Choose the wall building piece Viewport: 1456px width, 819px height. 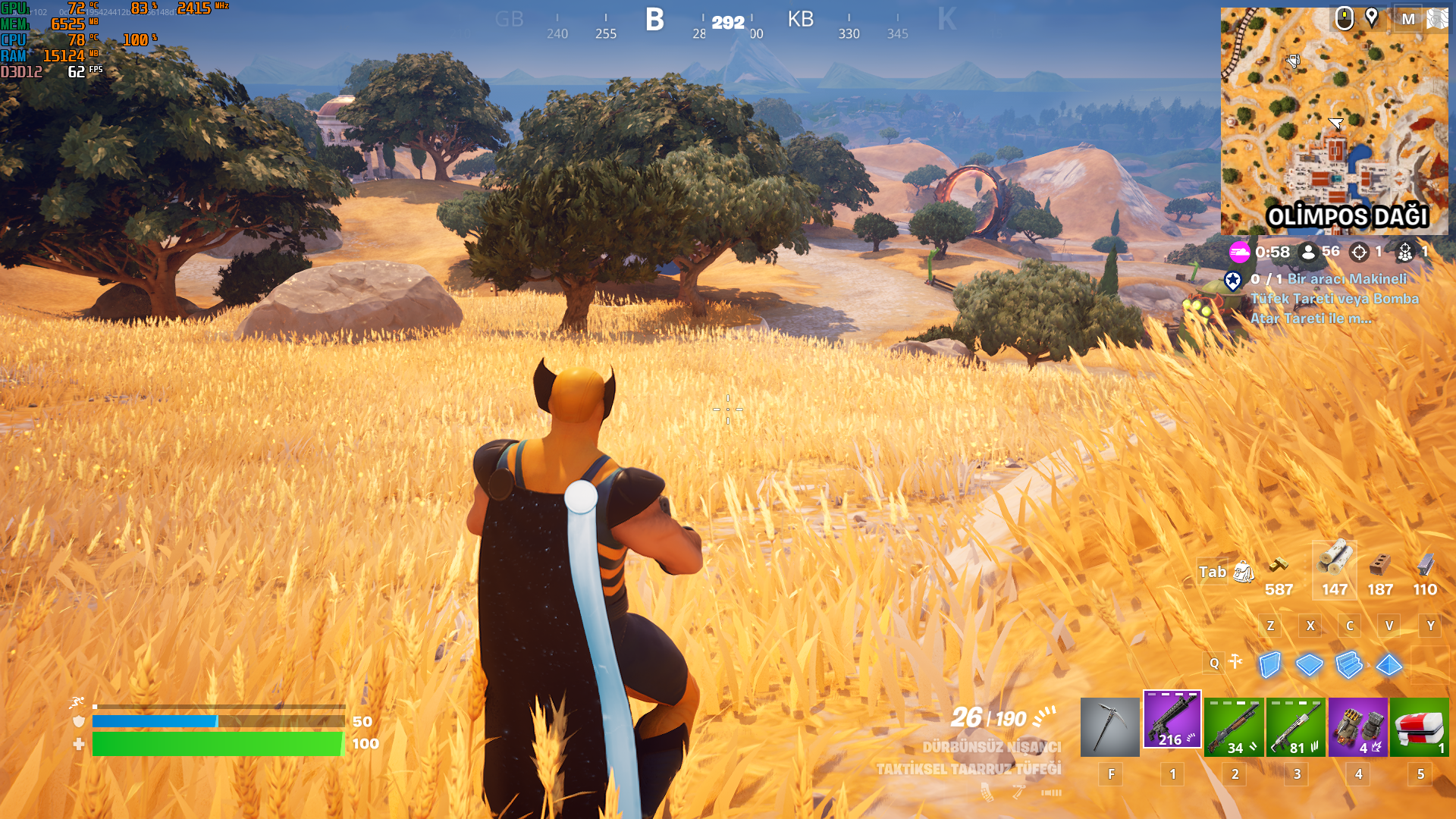click(1270, 665)
